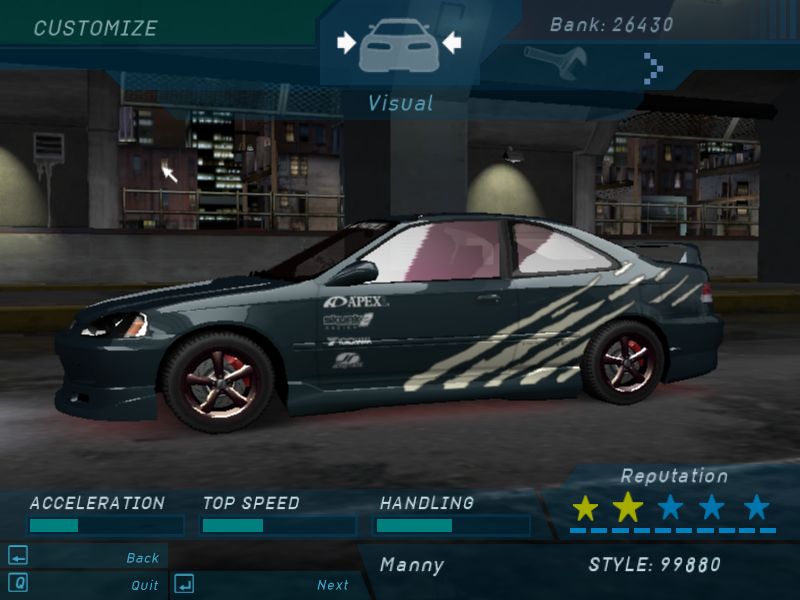
Task: Click the right chevron arrow in the header
Action: pyautogui.click(x=653, y=66)
